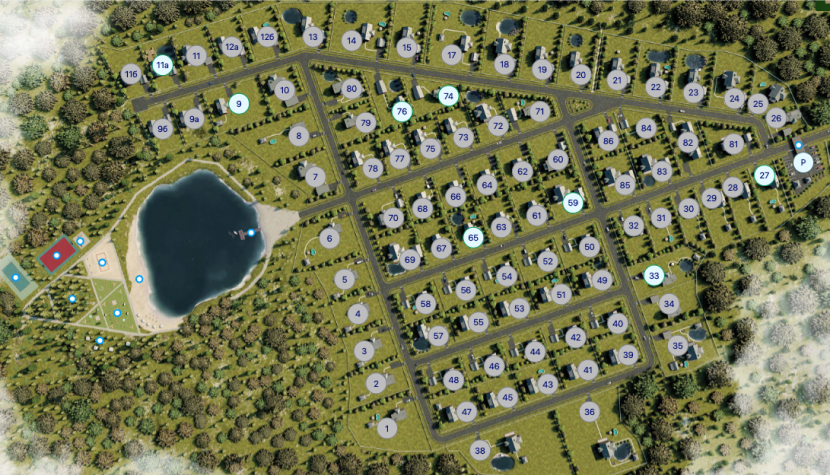The width and height of the screenshot is (830, 475).
Task: Select plot number 27
Action: point(765,175)
